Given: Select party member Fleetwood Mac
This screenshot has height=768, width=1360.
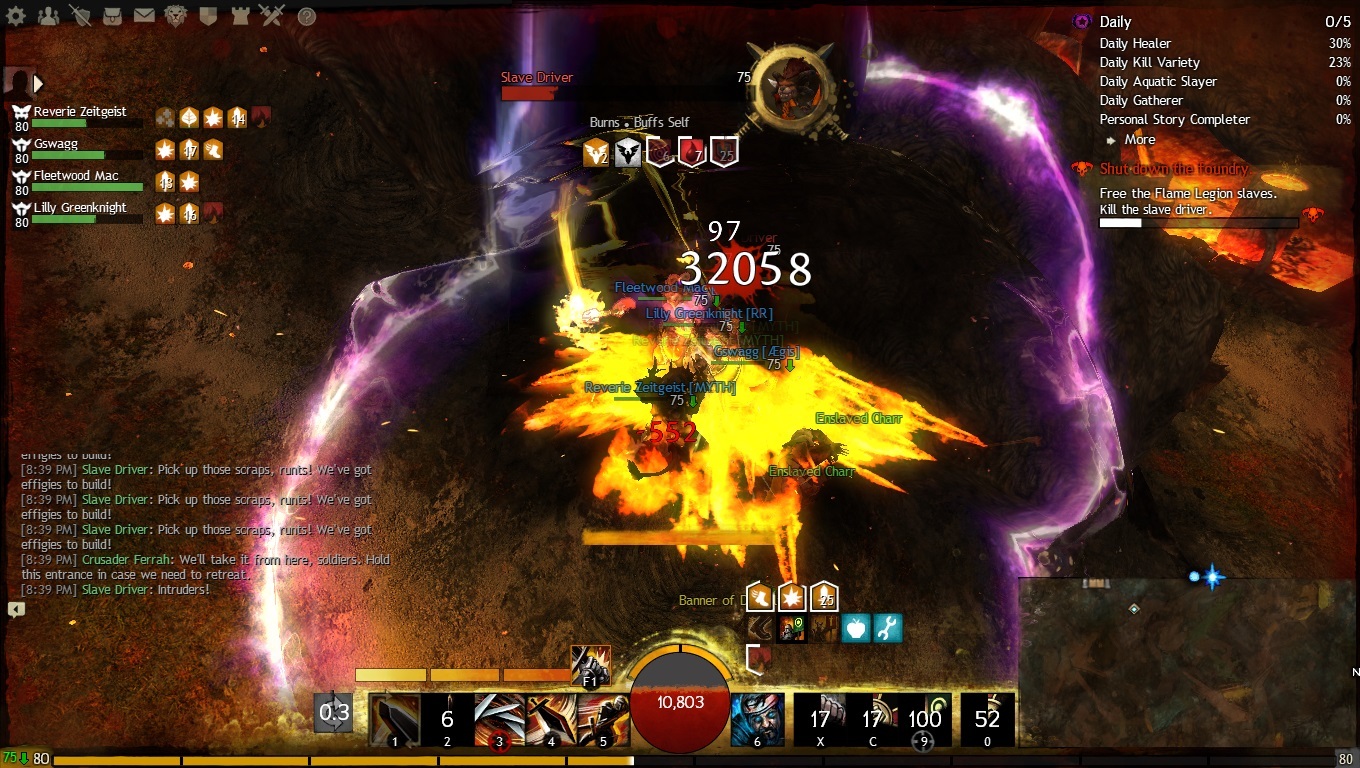Looking at the screenshot, I should (x=76, y=177).
